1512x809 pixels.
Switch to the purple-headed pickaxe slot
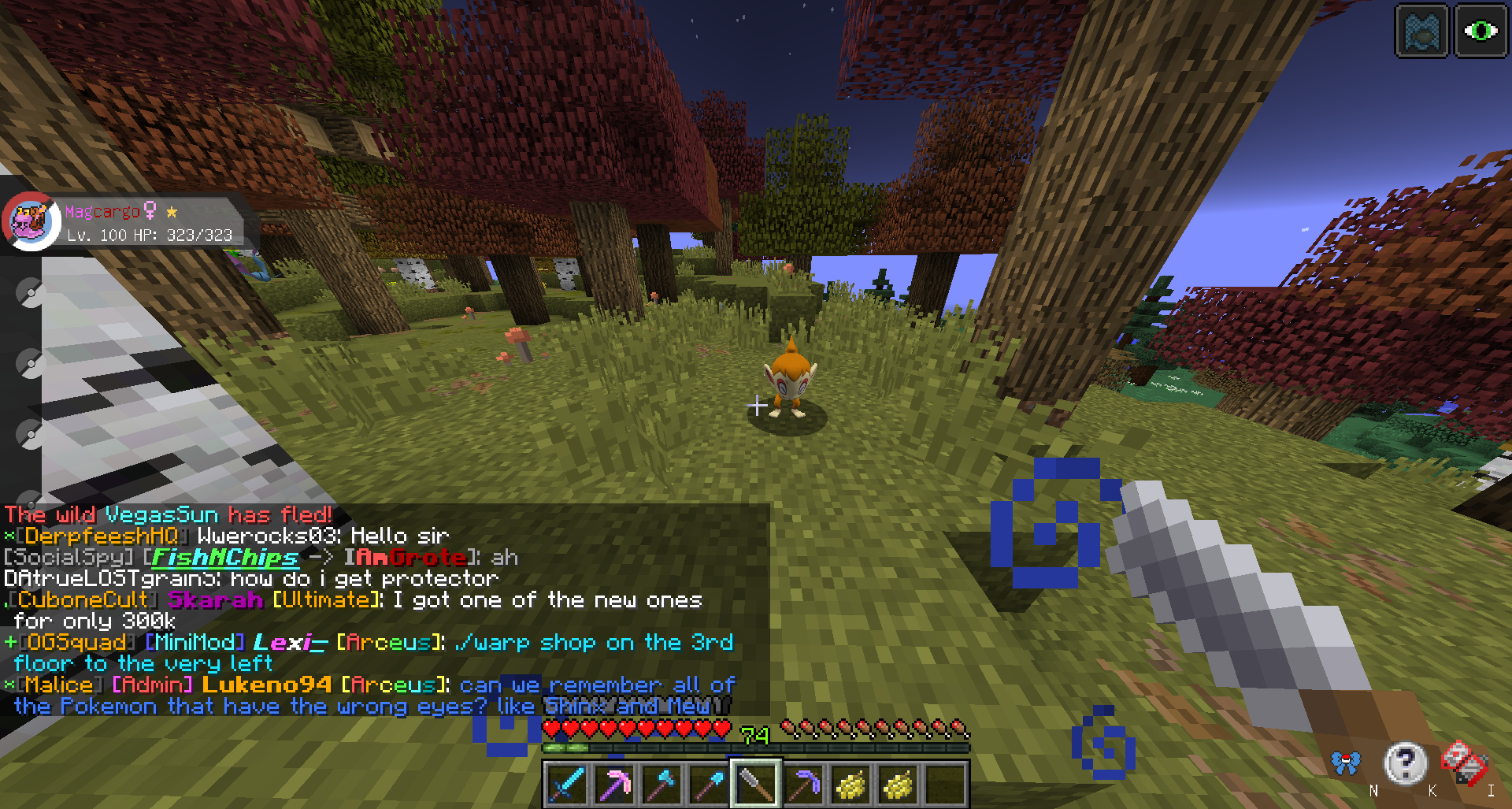(x=803, y=785)
